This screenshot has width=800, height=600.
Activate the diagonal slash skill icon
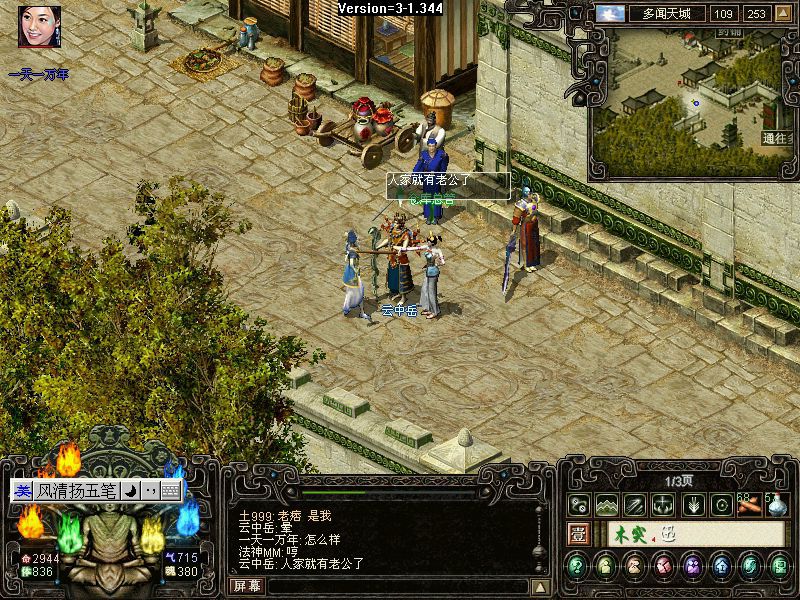(635, 505)
